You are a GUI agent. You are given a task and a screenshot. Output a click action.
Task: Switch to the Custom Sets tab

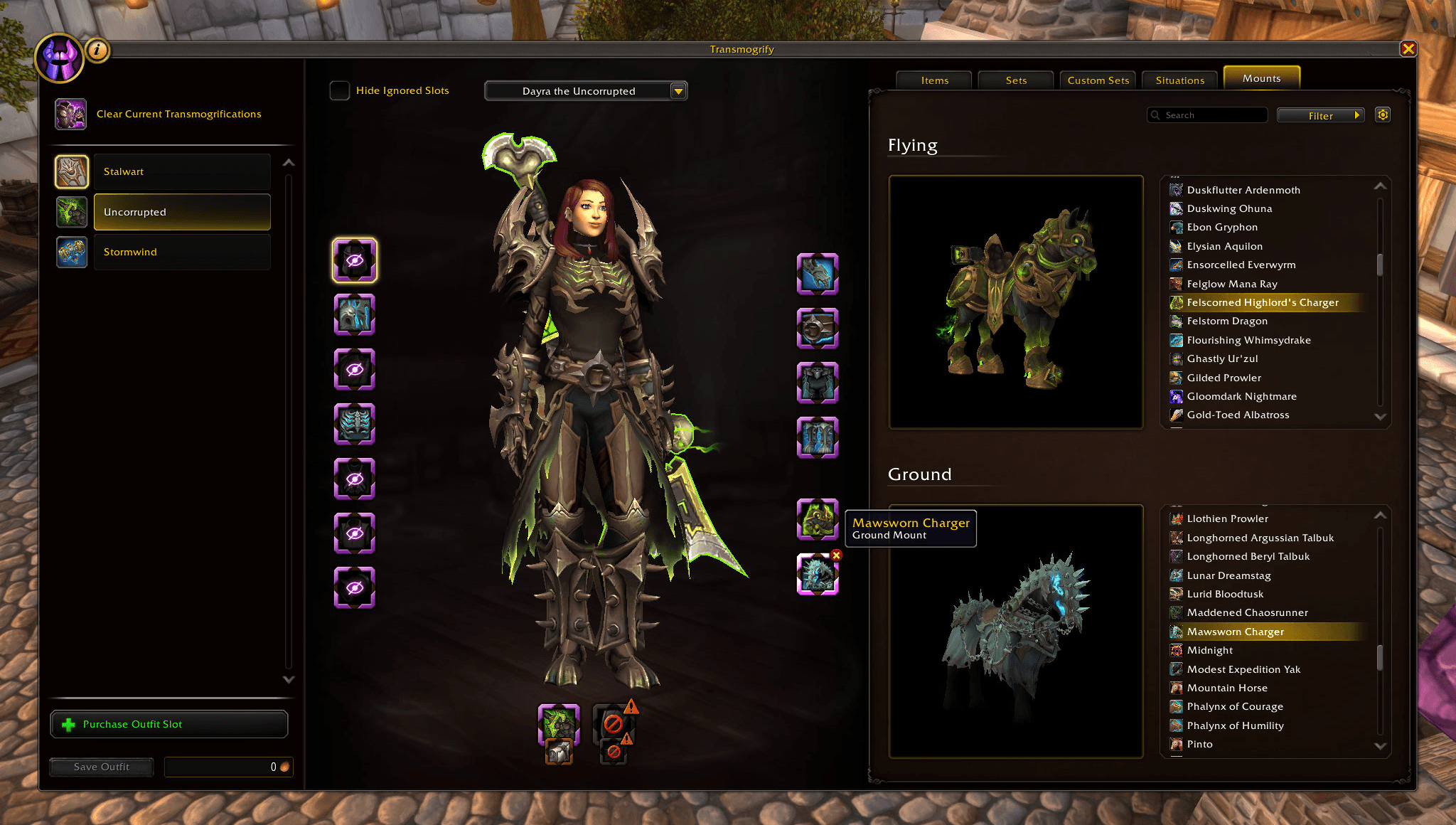pos(1098,80)
